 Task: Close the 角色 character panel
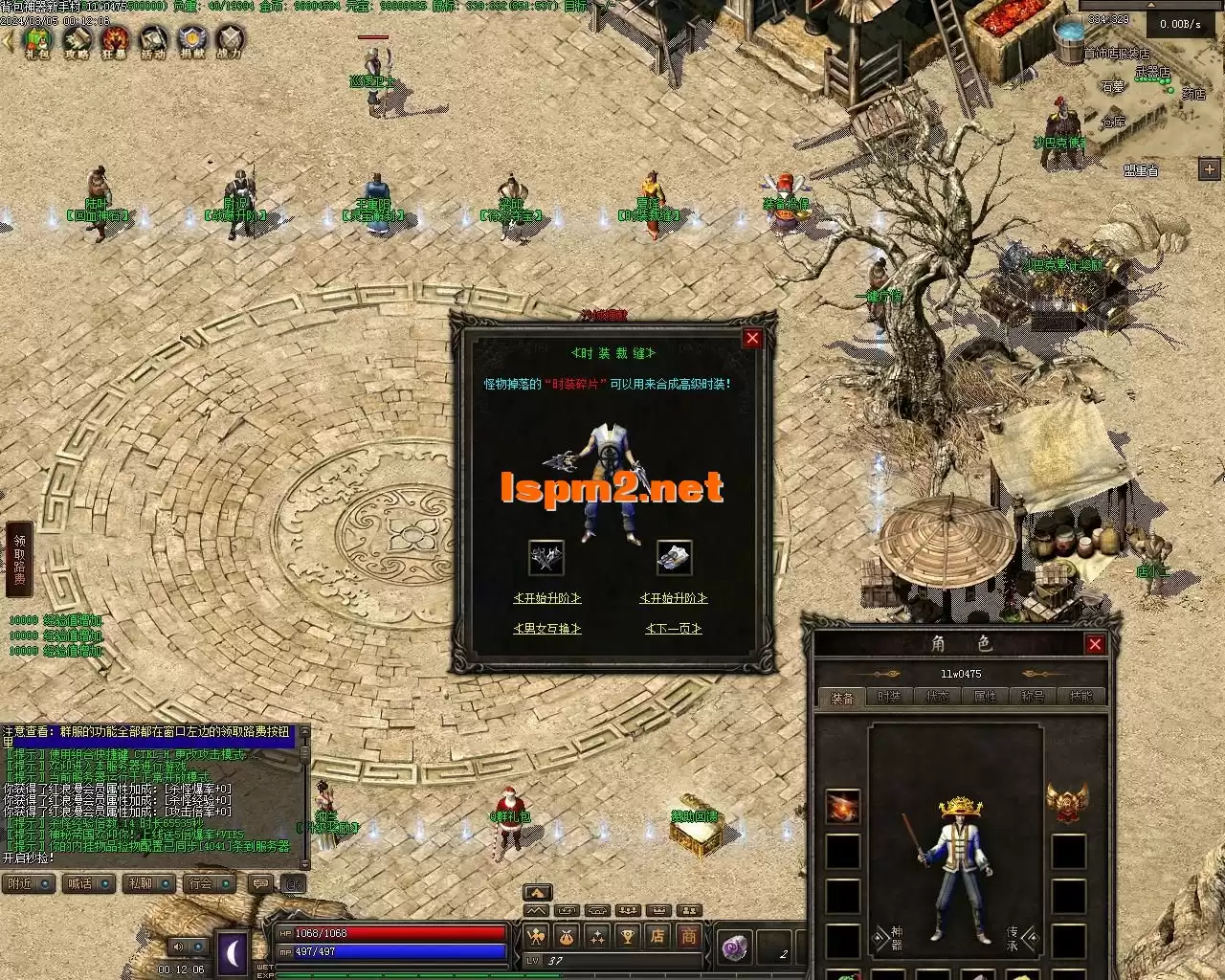(1095, 644)
